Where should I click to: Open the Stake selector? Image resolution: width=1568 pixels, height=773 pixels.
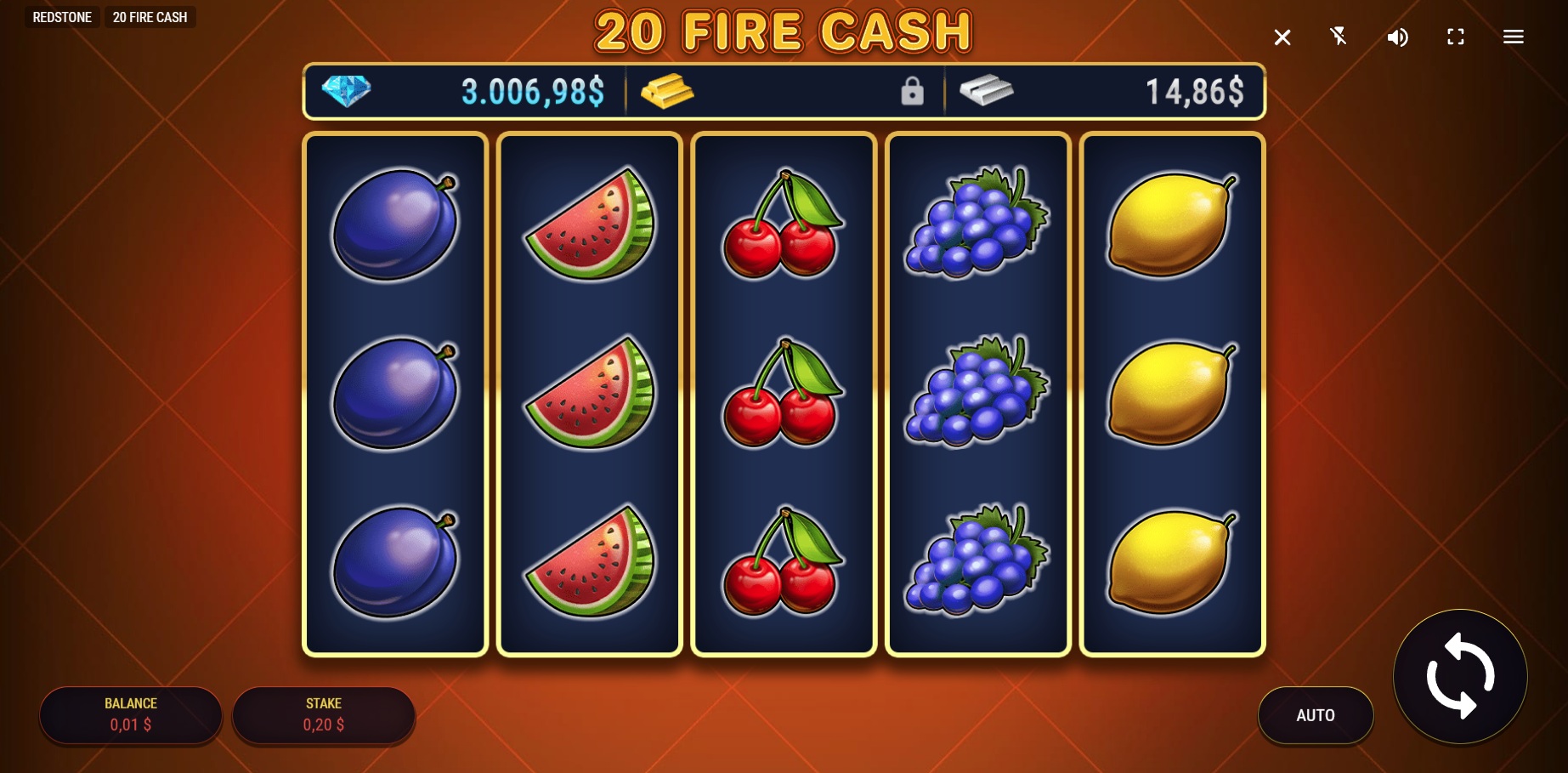[323, 715]
